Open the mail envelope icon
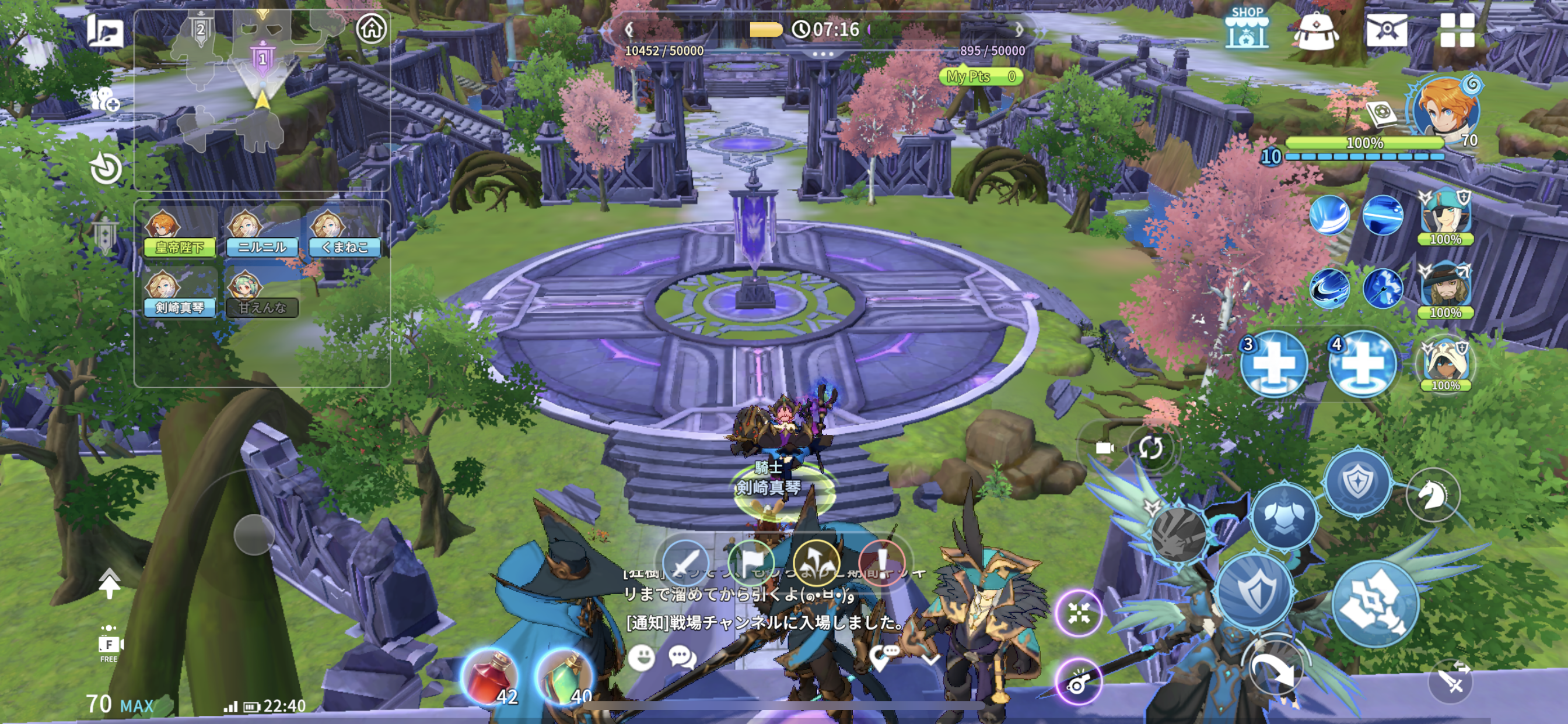The width and height of the screenshot is (1568, 724). pyautogui.click(x=1386, y=30)
